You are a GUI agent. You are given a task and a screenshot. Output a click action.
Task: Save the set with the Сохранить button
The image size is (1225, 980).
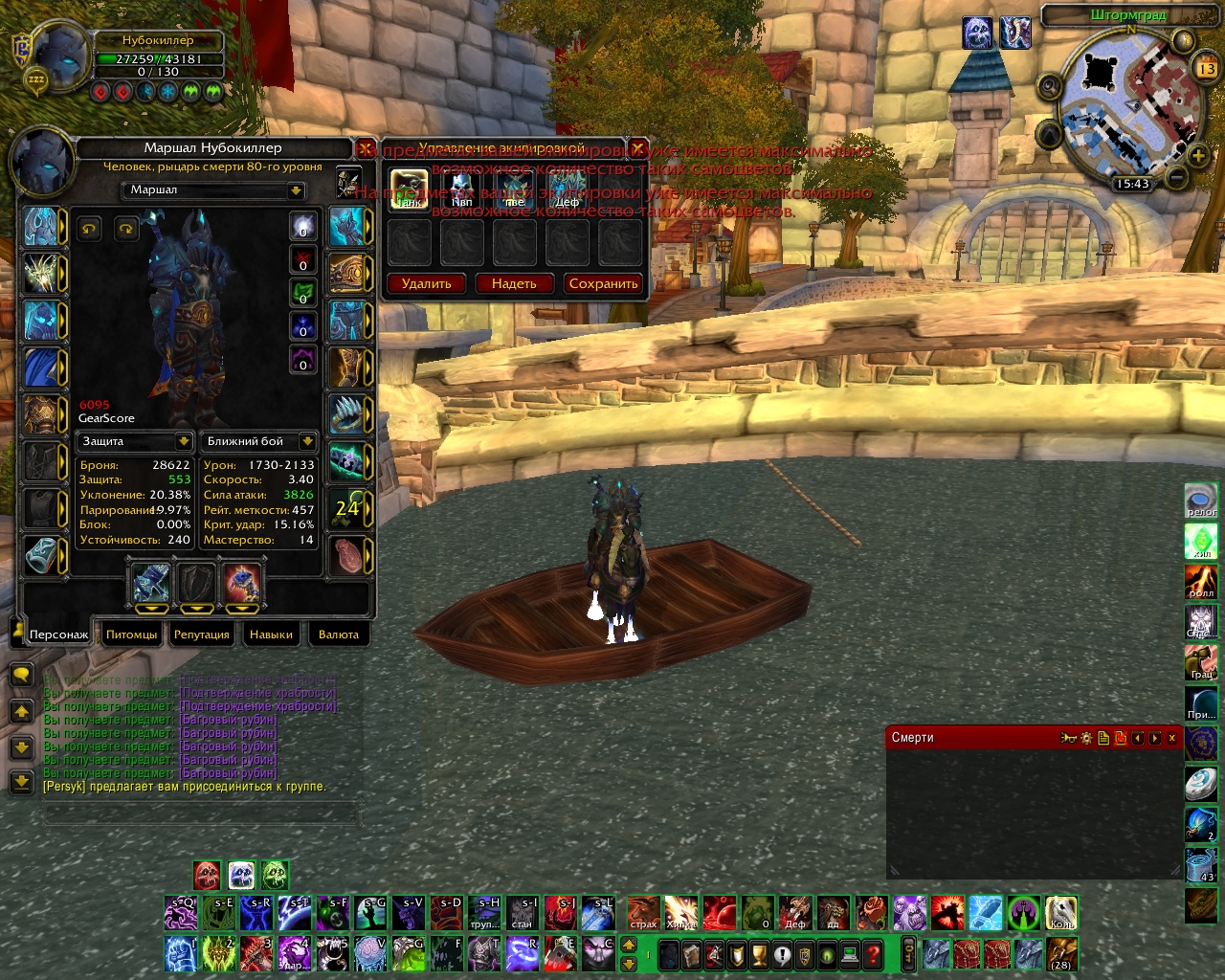[x=603, y=283]
